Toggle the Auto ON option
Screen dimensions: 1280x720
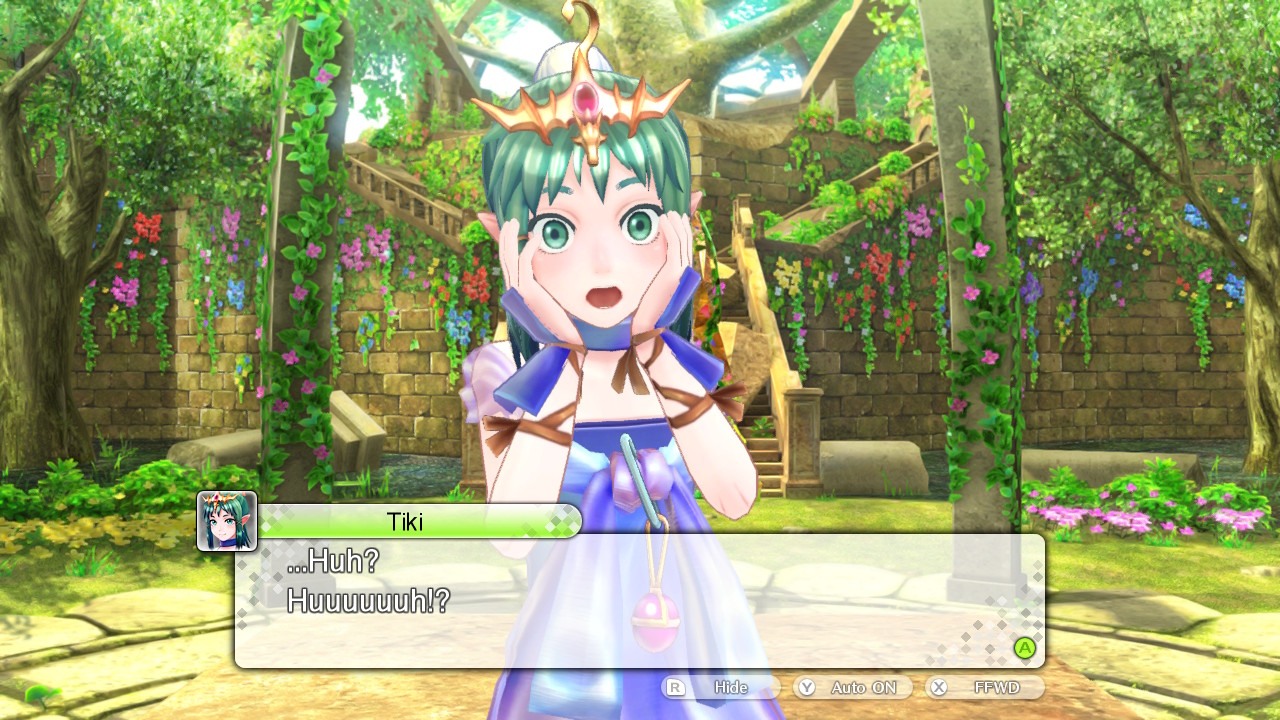pos(853,688)
